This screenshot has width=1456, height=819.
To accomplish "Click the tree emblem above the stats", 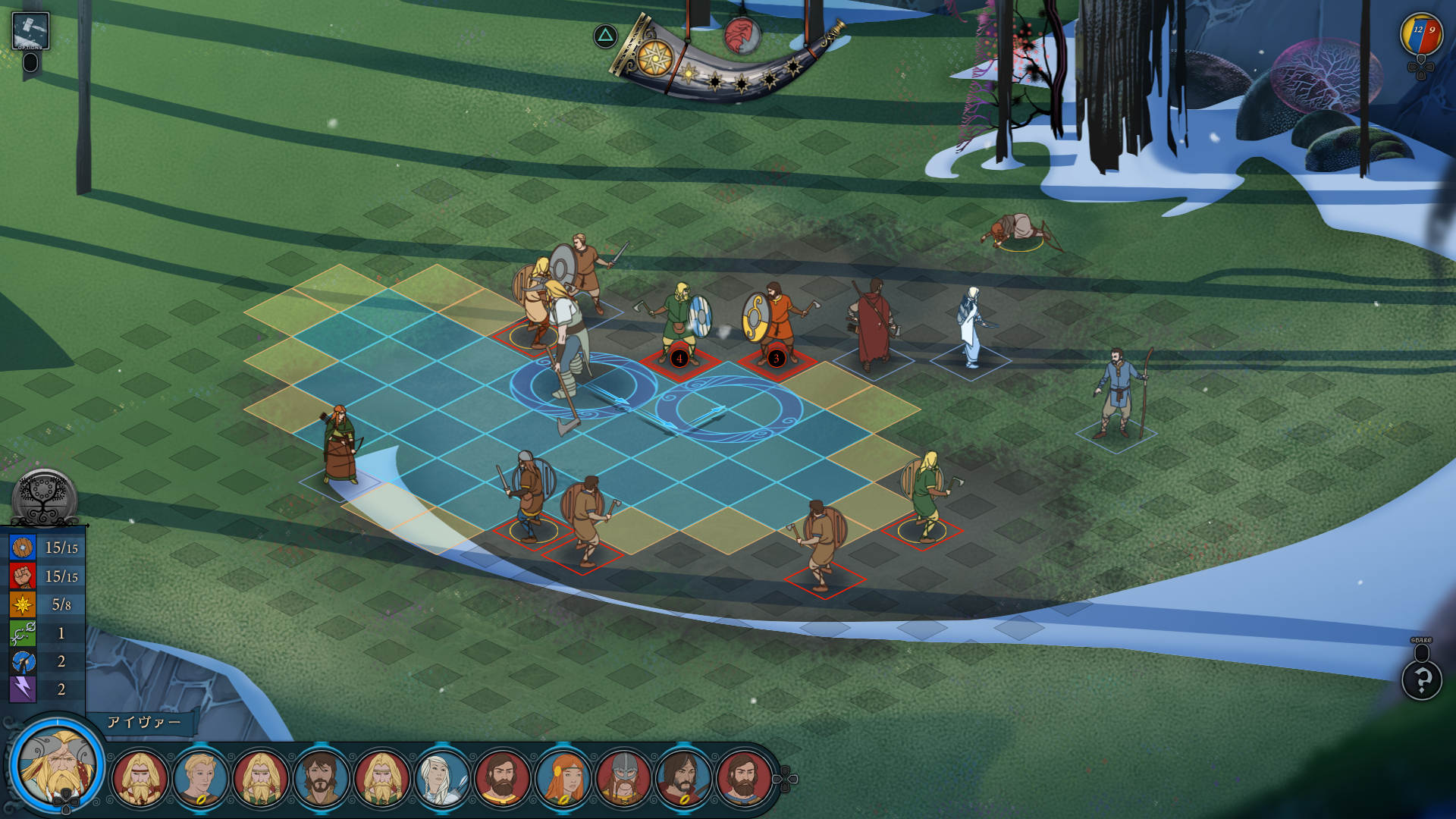I will pyautogui.click(x=45, y=497).
